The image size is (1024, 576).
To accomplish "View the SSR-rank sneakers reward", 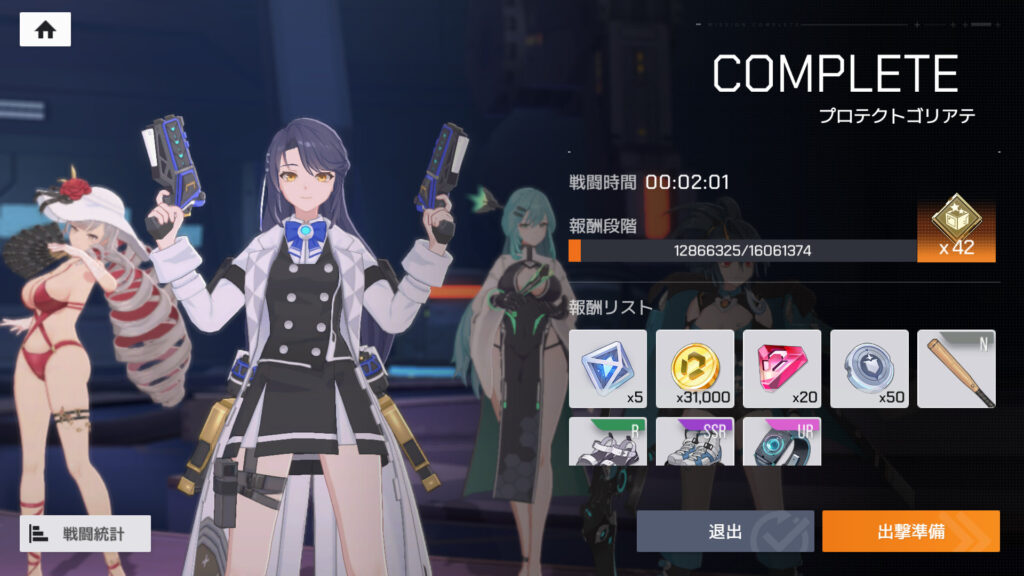I will coord(694,441).
